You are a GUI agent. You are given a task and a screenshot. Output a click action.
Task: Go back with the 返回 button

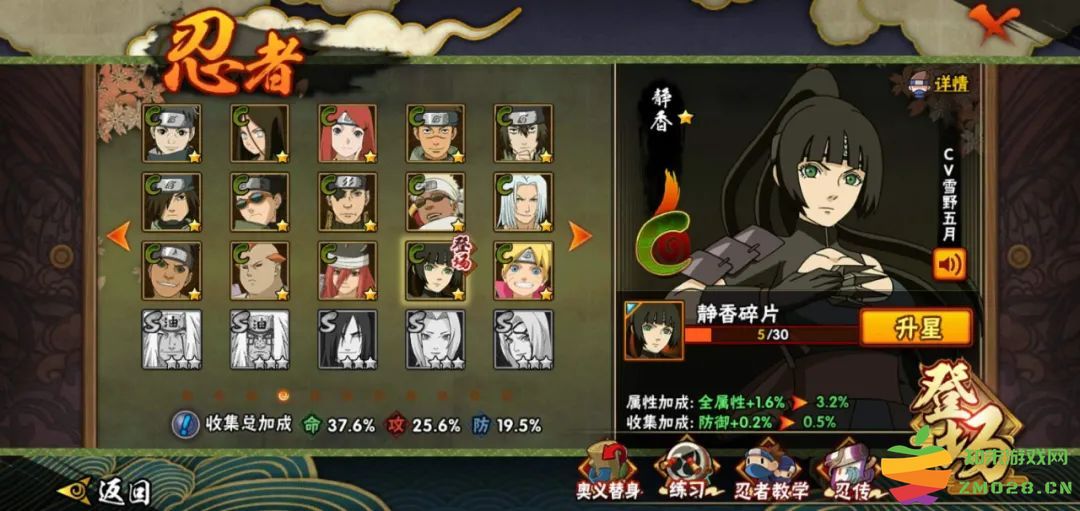(111, 491)
